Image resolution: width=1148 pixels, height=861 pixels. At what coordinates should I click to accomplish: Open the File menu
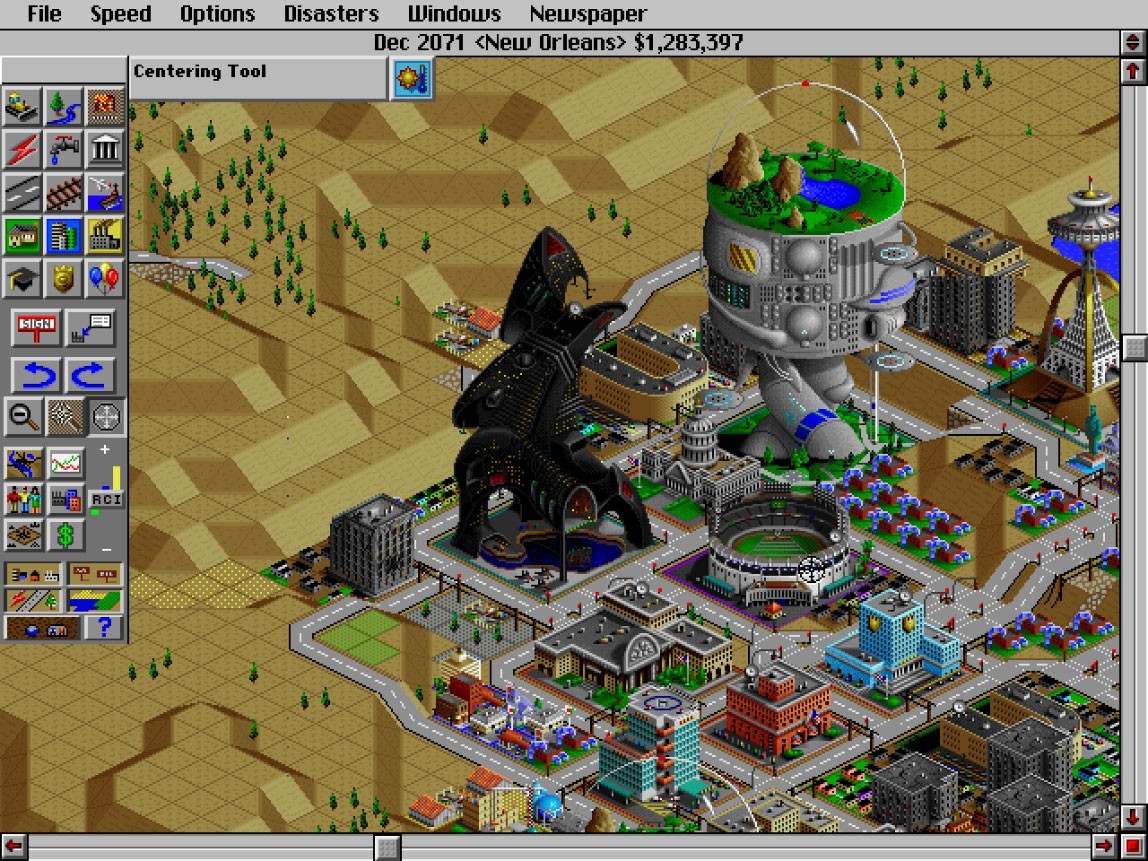tap(44, 14)
